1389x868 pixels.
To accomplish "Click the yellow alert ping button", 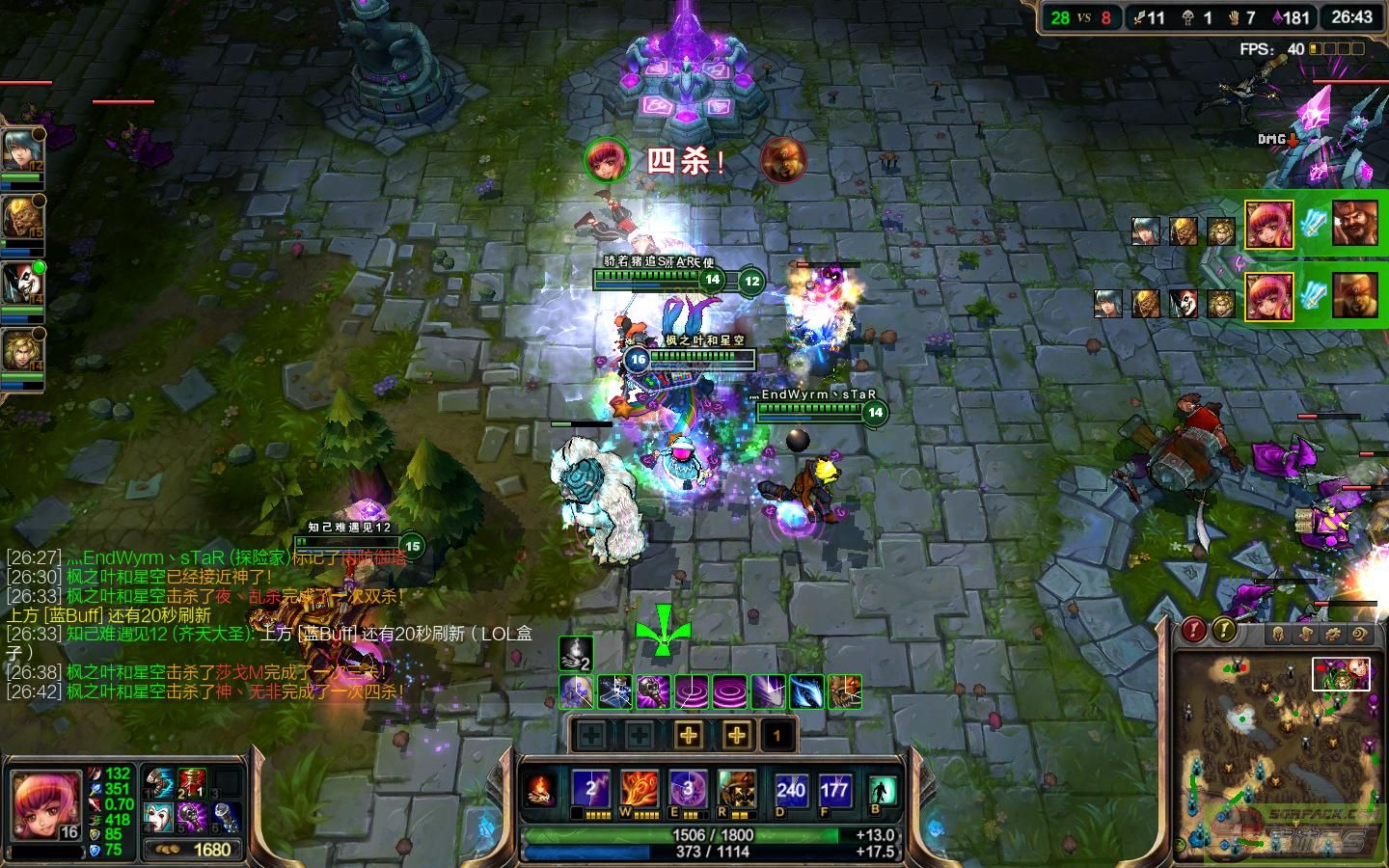I will 1224,631.
